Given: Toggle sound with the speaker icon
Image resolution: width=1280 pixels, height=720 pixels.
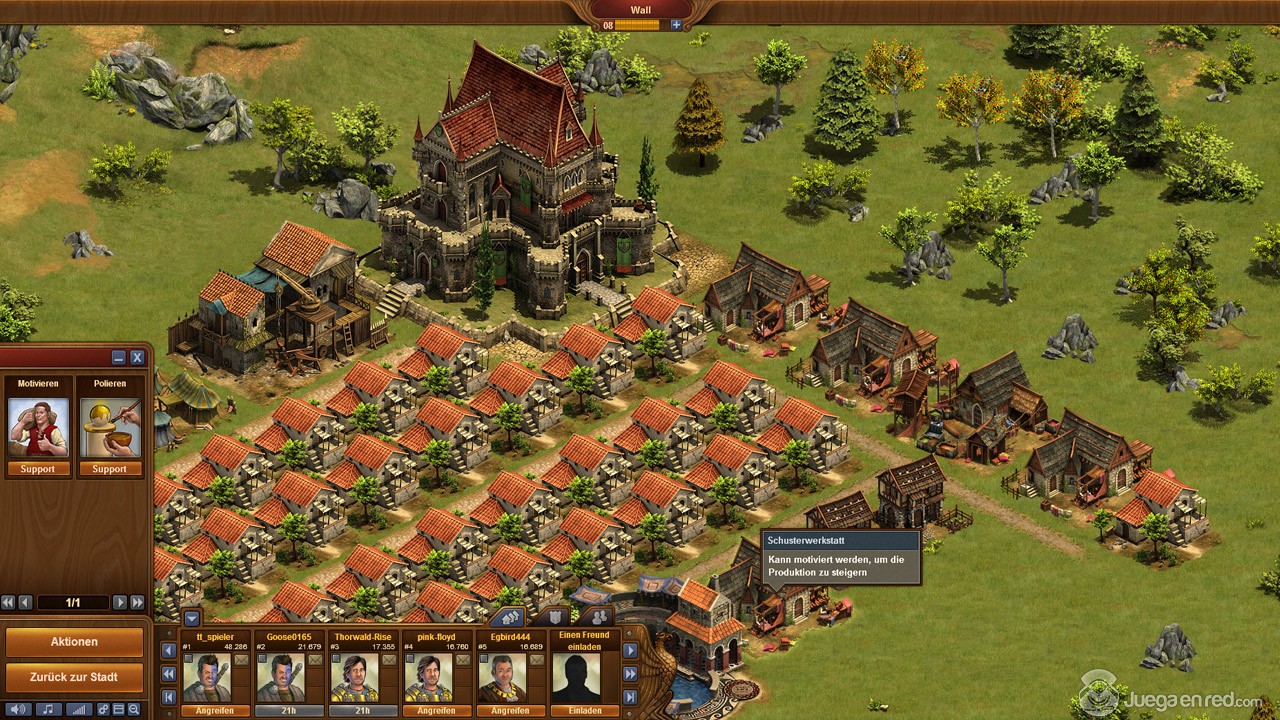Looking at the screenshot, I should 17,709.
